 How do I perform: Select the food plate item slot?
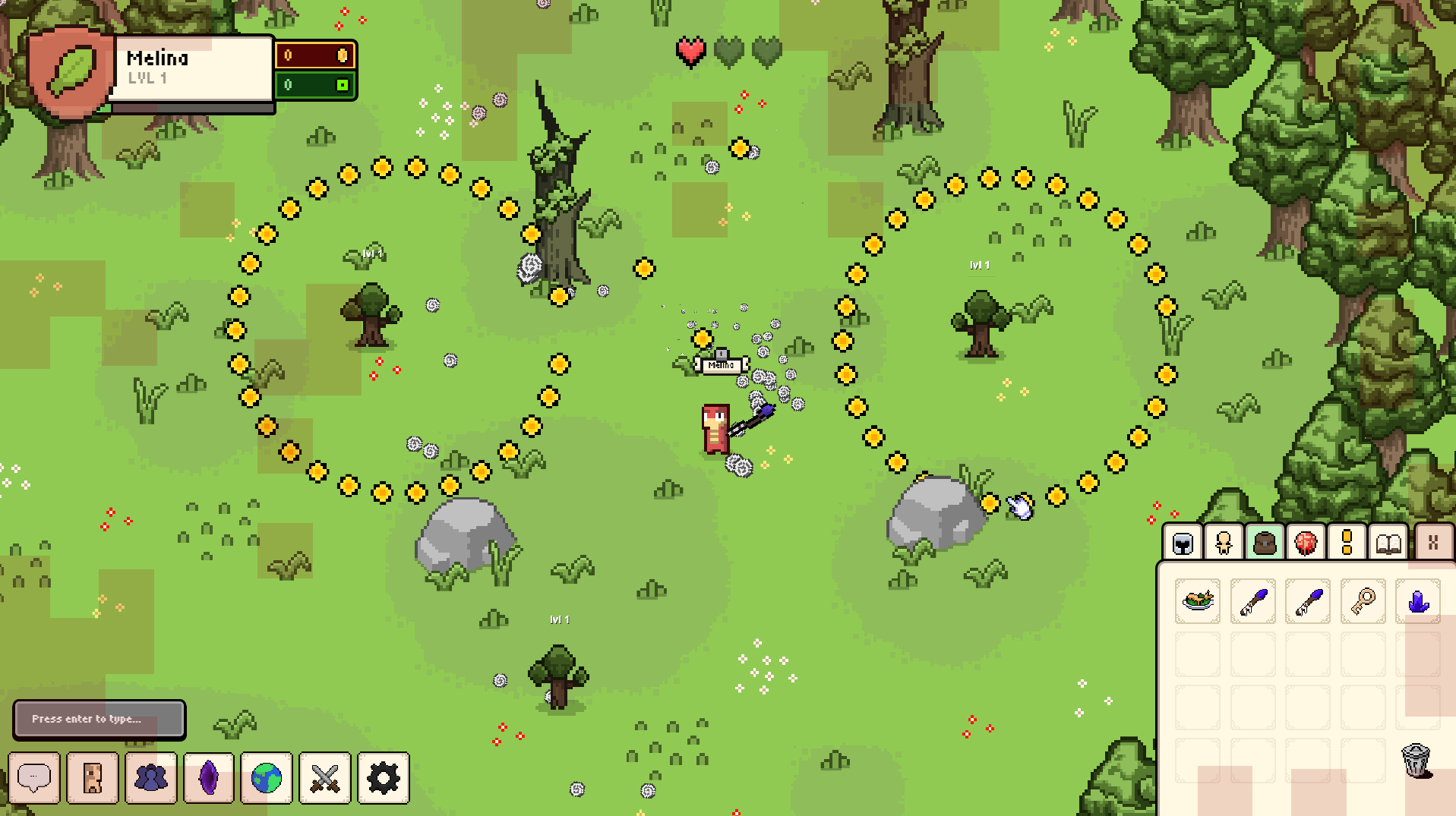click(1198, 601)
